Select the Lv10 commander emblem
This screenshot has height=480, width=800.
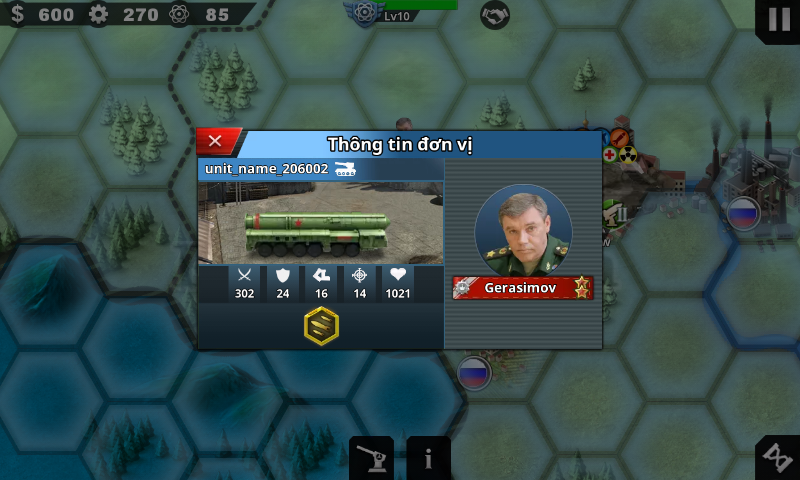pyautogui.click(x=364, y=11)
